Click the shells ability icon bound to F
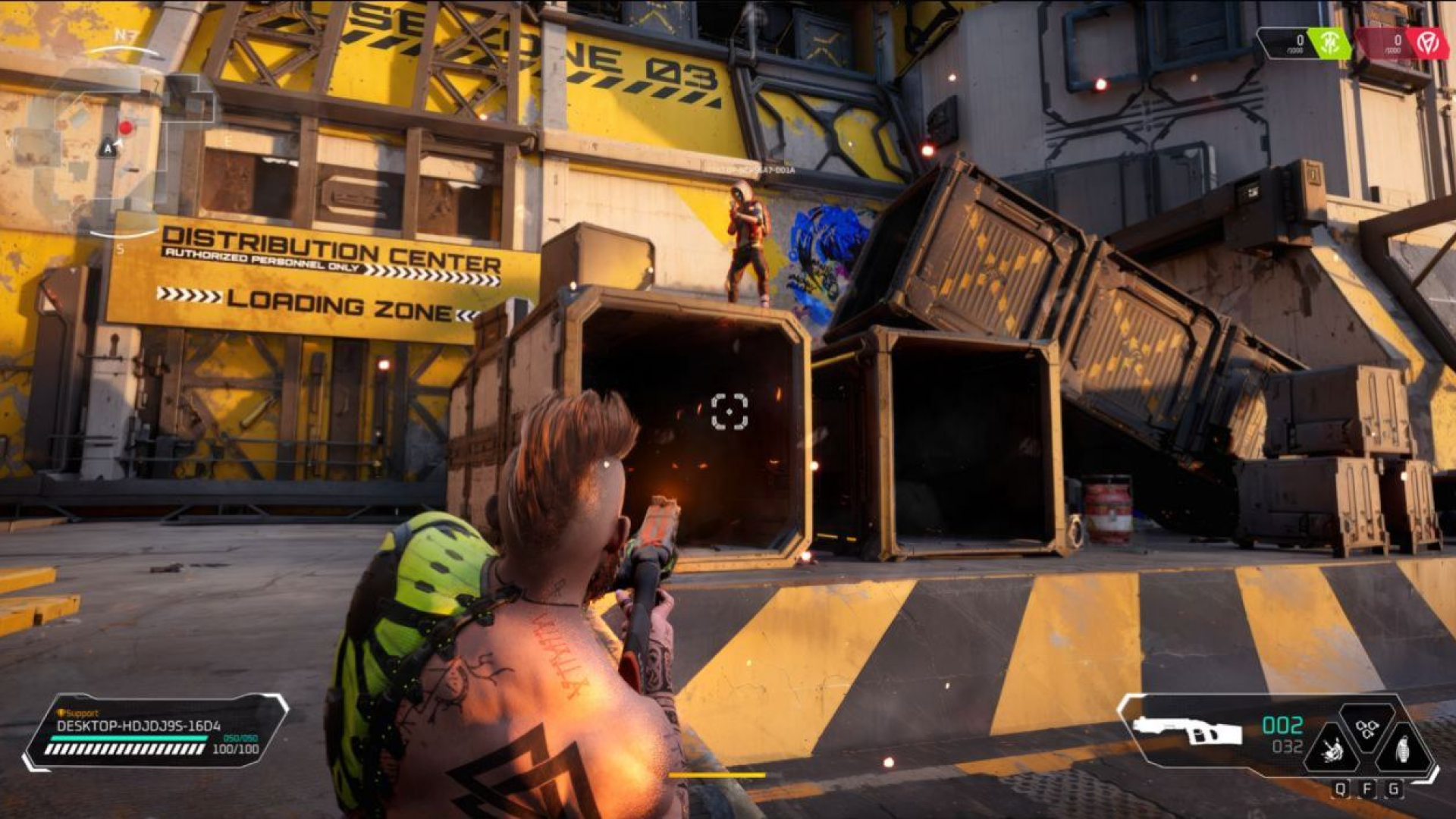1456x819 pixels. [x=1367, y=730]
